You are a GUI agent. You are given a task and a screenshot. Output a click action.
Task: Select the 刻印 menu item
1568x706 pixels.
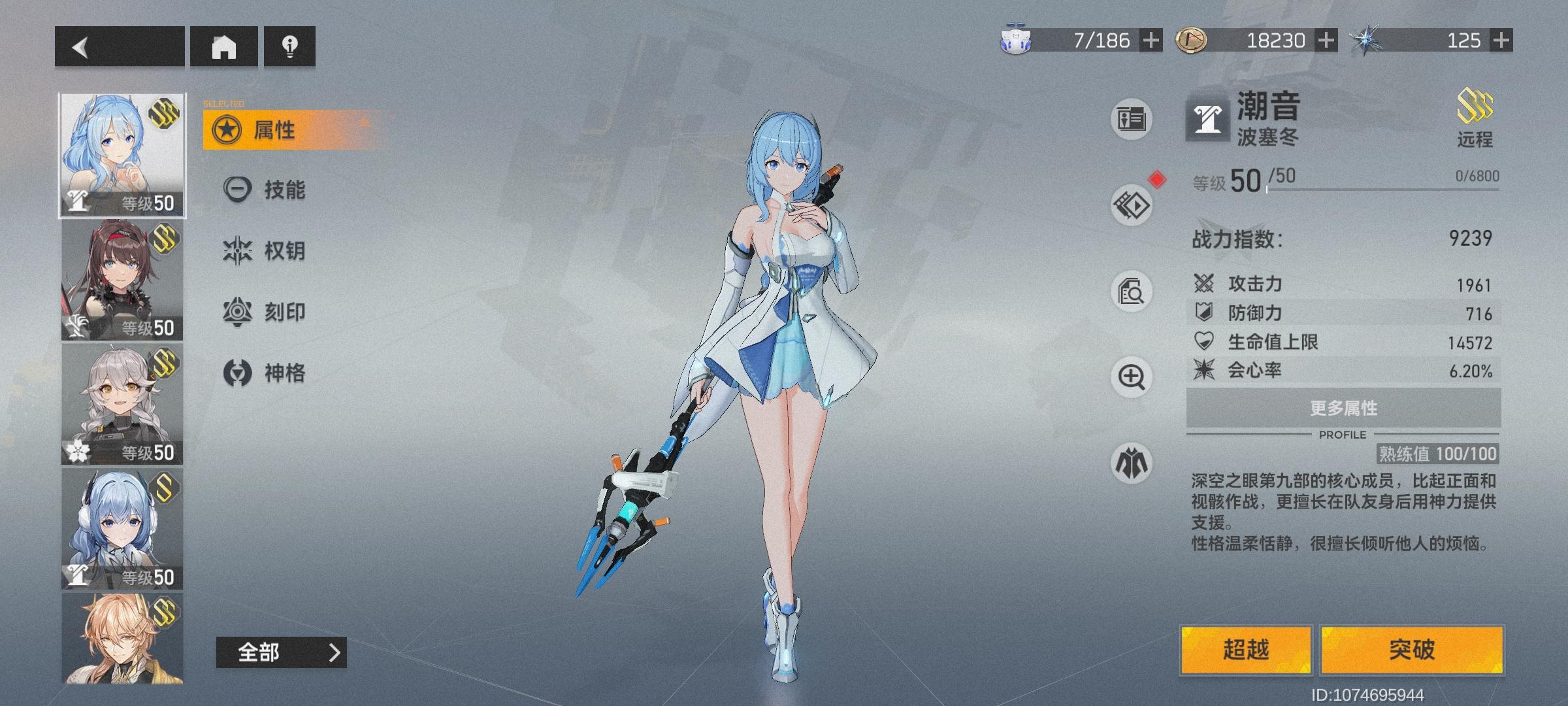tap(274, 312)
